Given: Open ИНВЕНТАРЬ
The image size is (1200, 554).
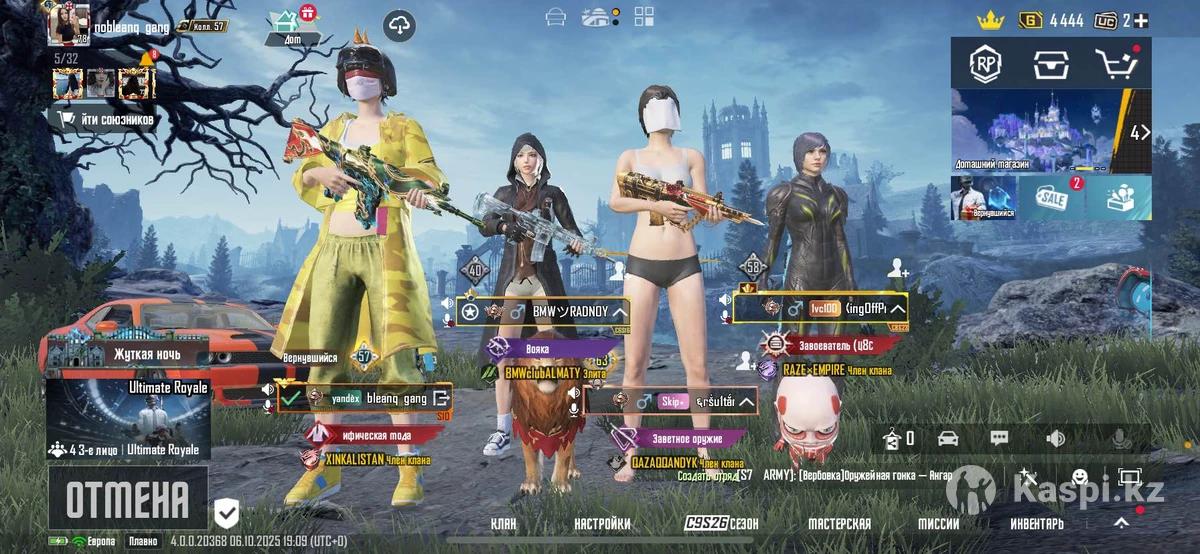Looking at the screenshot, I should 1037,524.
